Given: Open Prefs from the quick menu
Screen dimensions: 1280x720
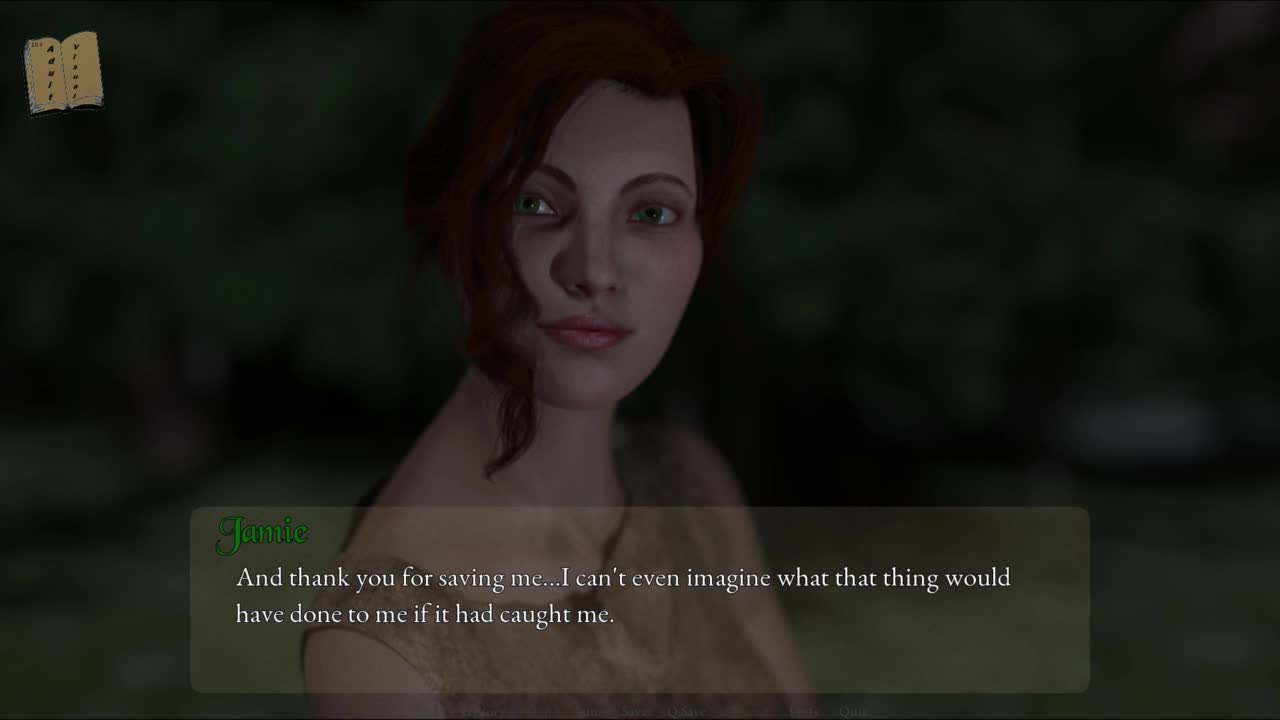Looking at the screenshot, I should click(804, 711).
